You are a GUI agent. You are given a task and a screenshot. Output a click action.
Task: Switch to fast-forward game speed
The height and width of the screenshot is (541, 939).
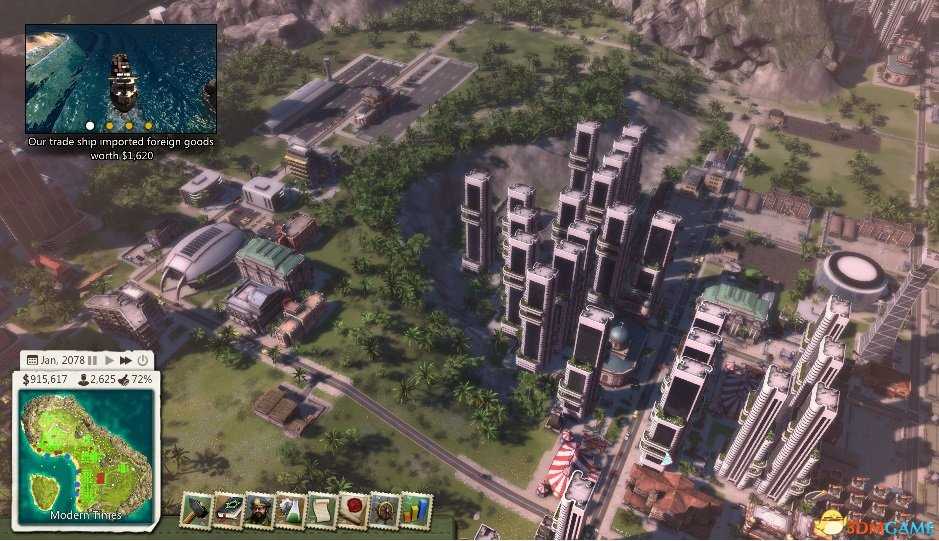click(x=126, y=360)
